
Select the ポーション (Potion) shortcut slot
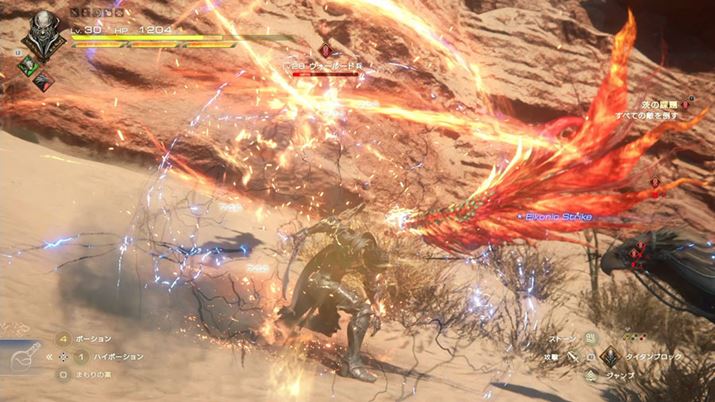pyautogui.click(x=64, y=339)
